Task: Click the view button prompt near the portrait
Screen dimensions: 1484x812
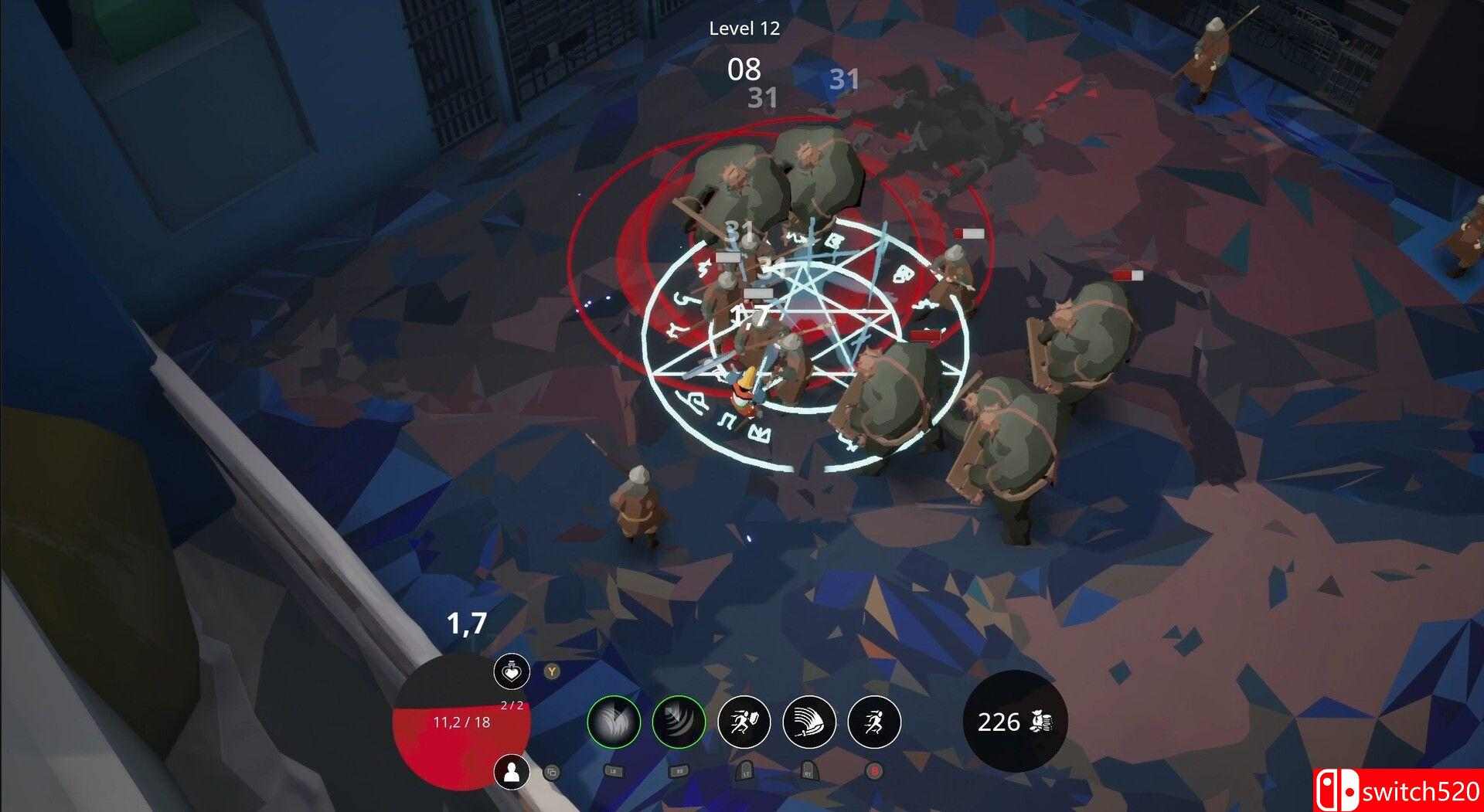Action: coord(552,772)
